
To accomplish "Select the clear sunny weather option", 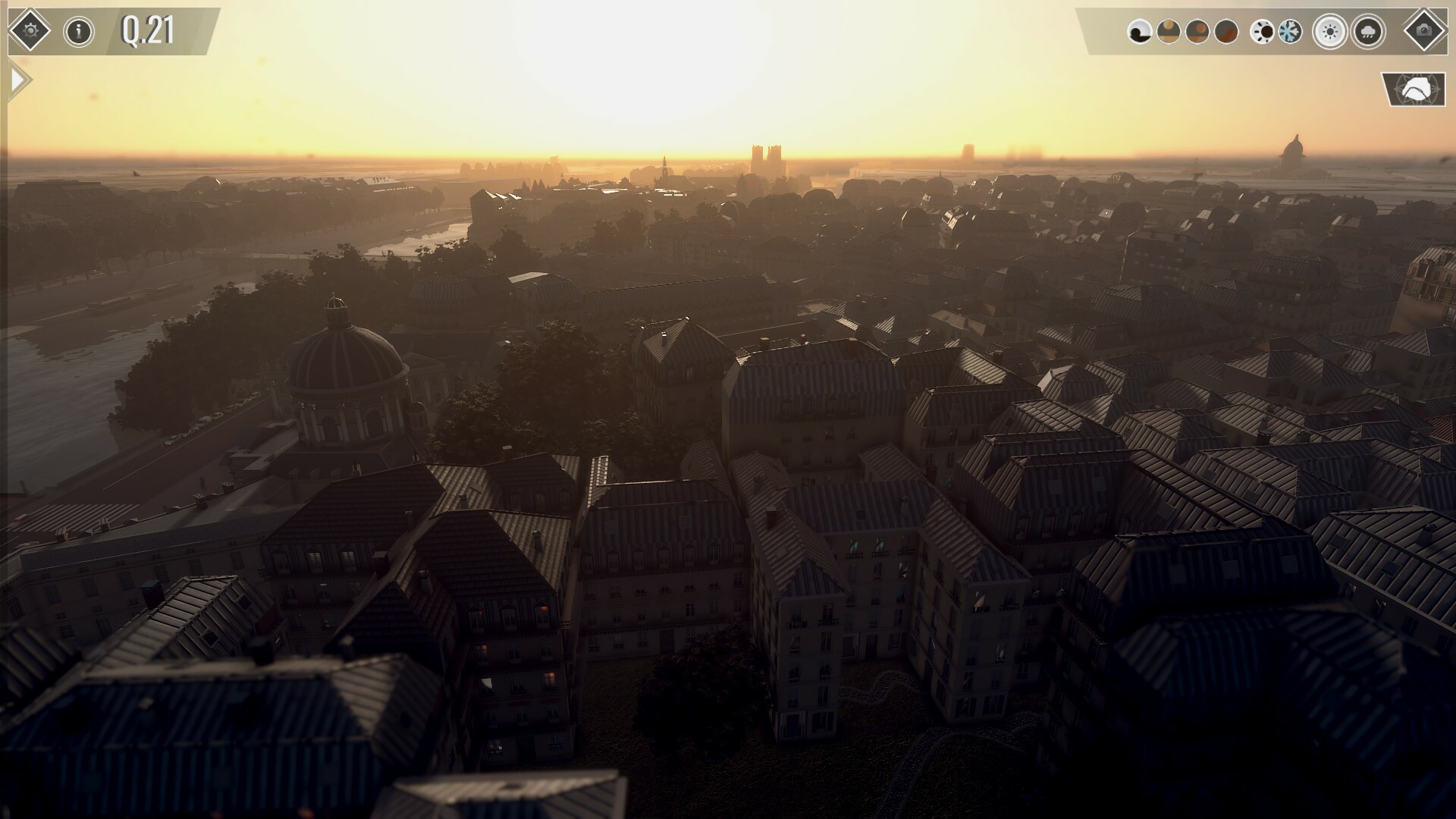I will click(1330, 32).
